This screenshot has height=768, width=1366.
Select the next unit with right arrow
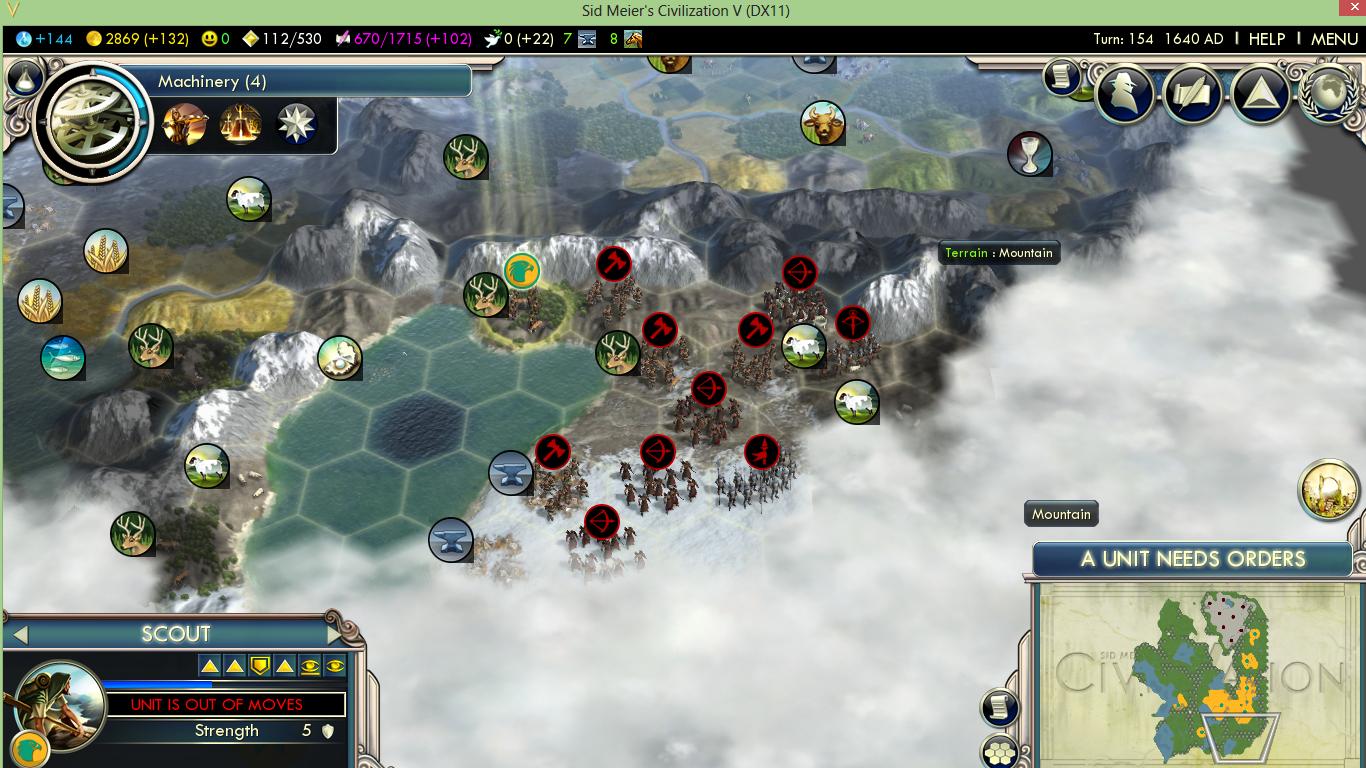pyautogui.click(x=334, y=634)
